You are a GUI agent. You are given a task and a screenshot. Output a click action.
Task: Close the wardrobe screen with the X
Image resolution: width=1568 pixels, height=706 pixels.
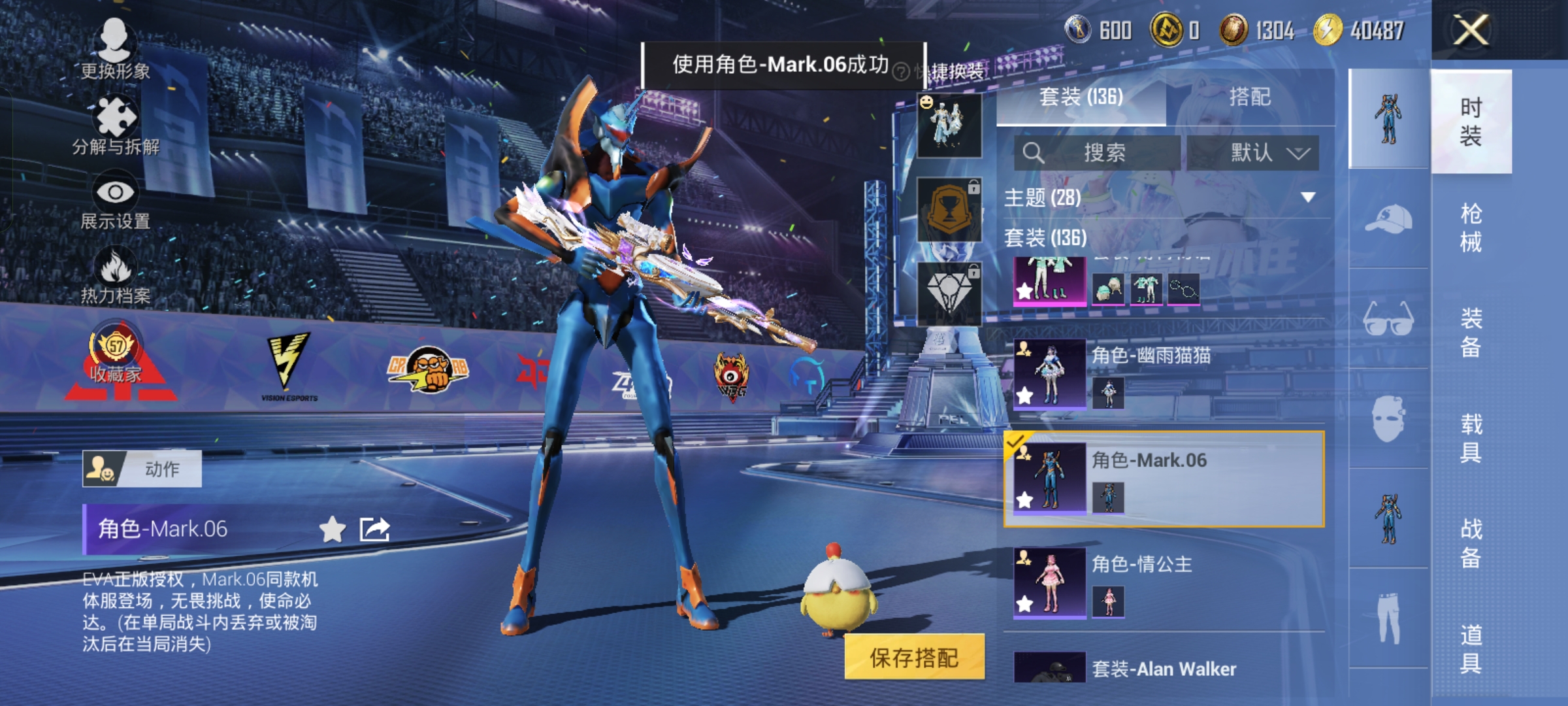(x=1471, y=31)
